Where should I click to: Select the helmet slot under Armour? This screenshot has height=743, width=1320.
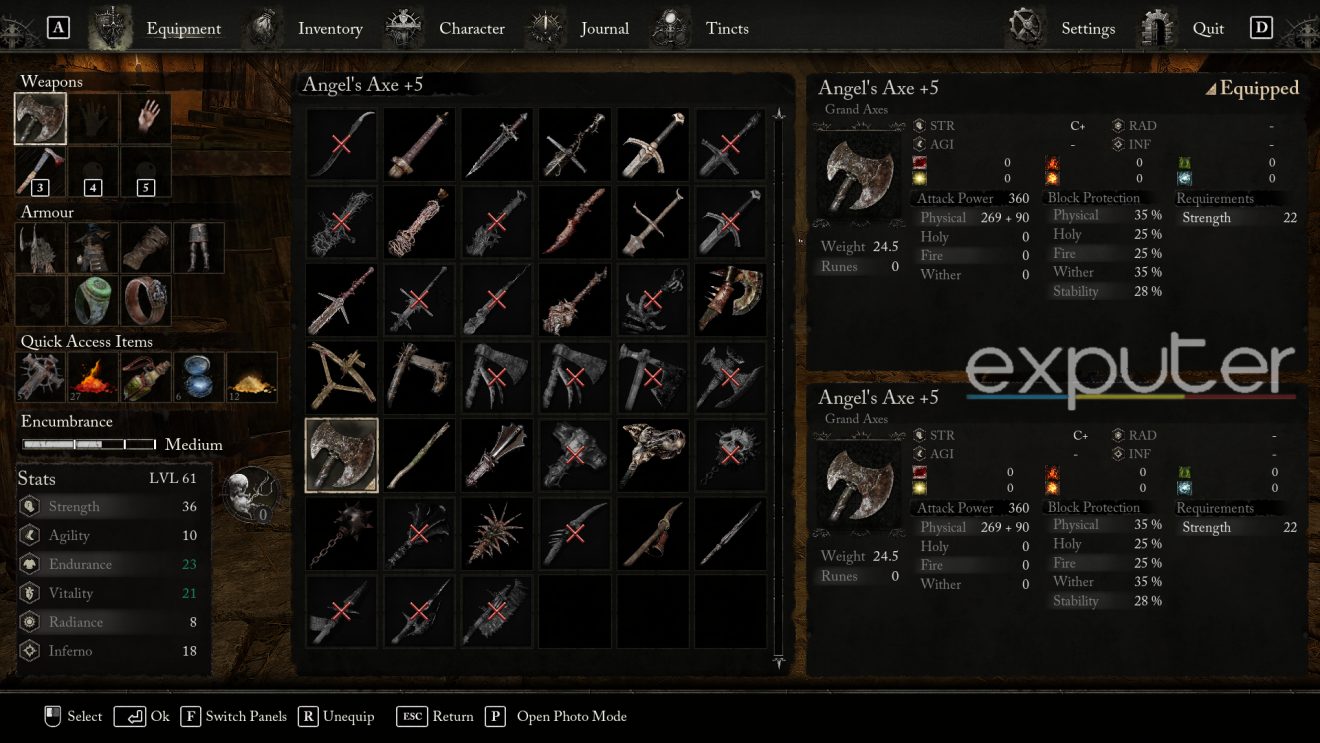coord(40,248)
